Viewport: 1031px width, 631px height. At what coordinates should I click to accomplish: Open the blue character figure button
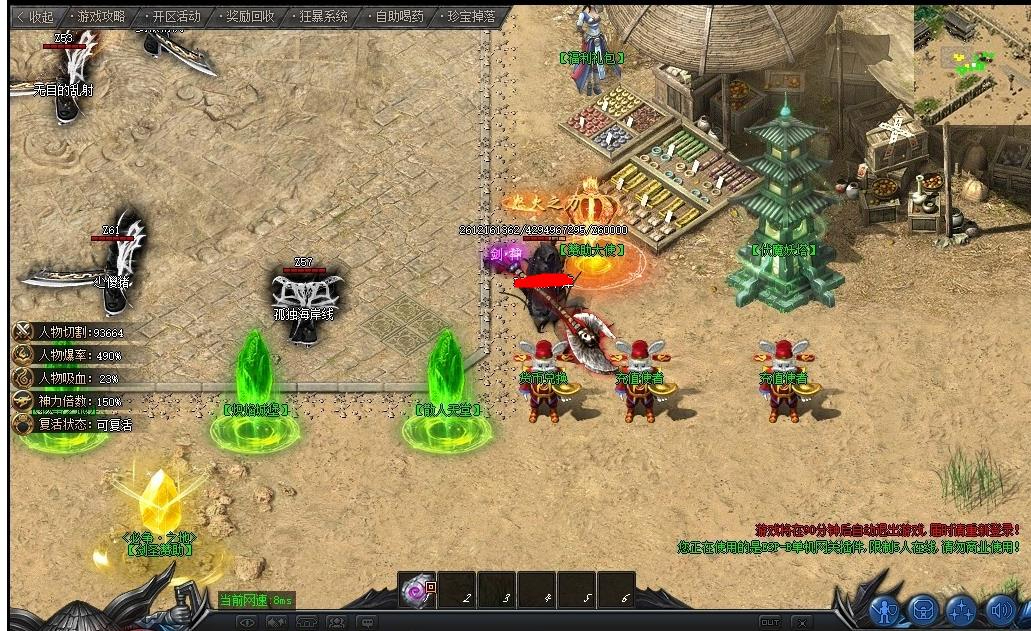(x=884, y=609)
